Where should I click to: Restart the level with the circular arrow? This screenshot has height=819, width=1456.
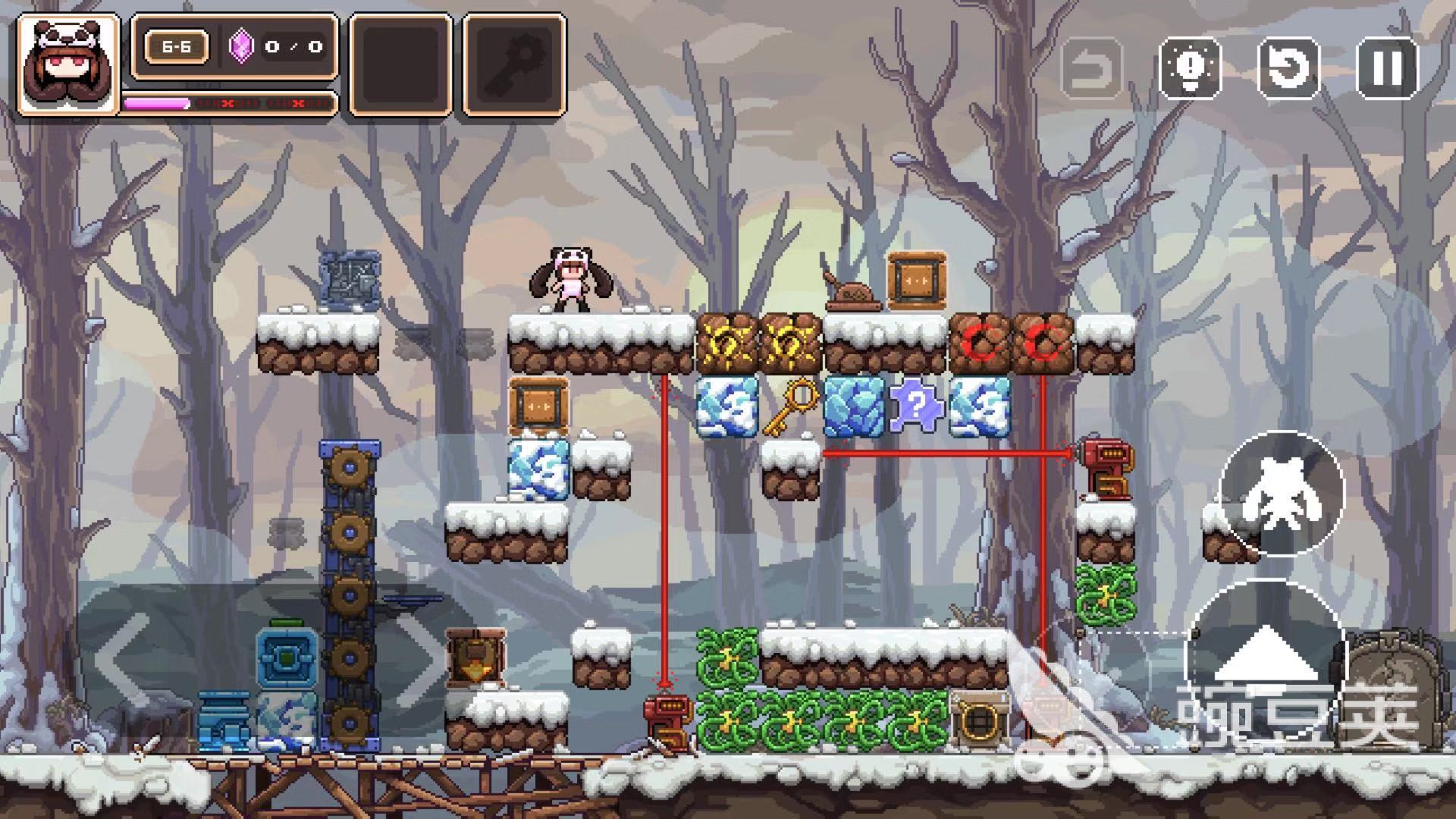click(1288, 67)
